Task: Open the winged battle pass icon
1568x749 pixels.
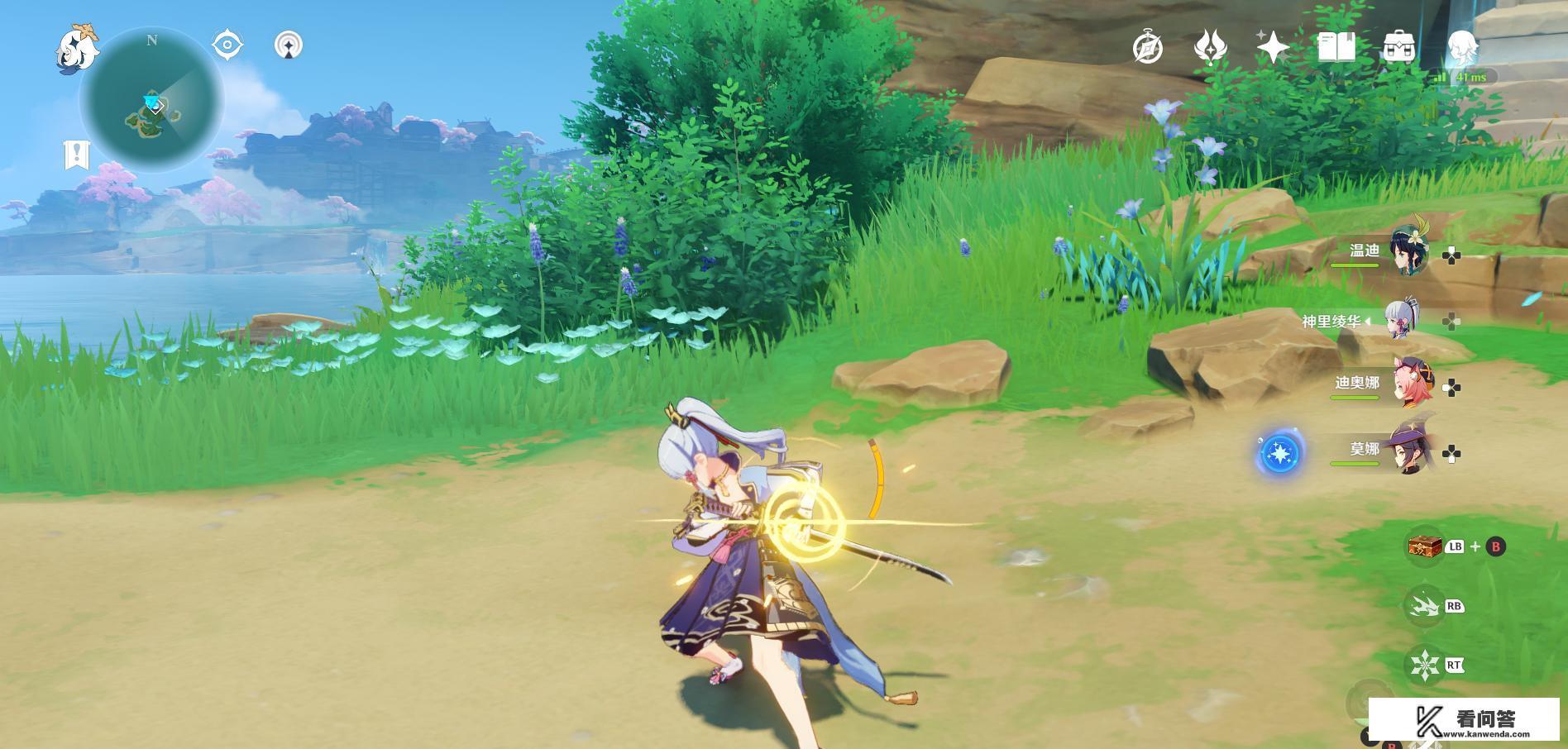Action: click(1210, 47)
